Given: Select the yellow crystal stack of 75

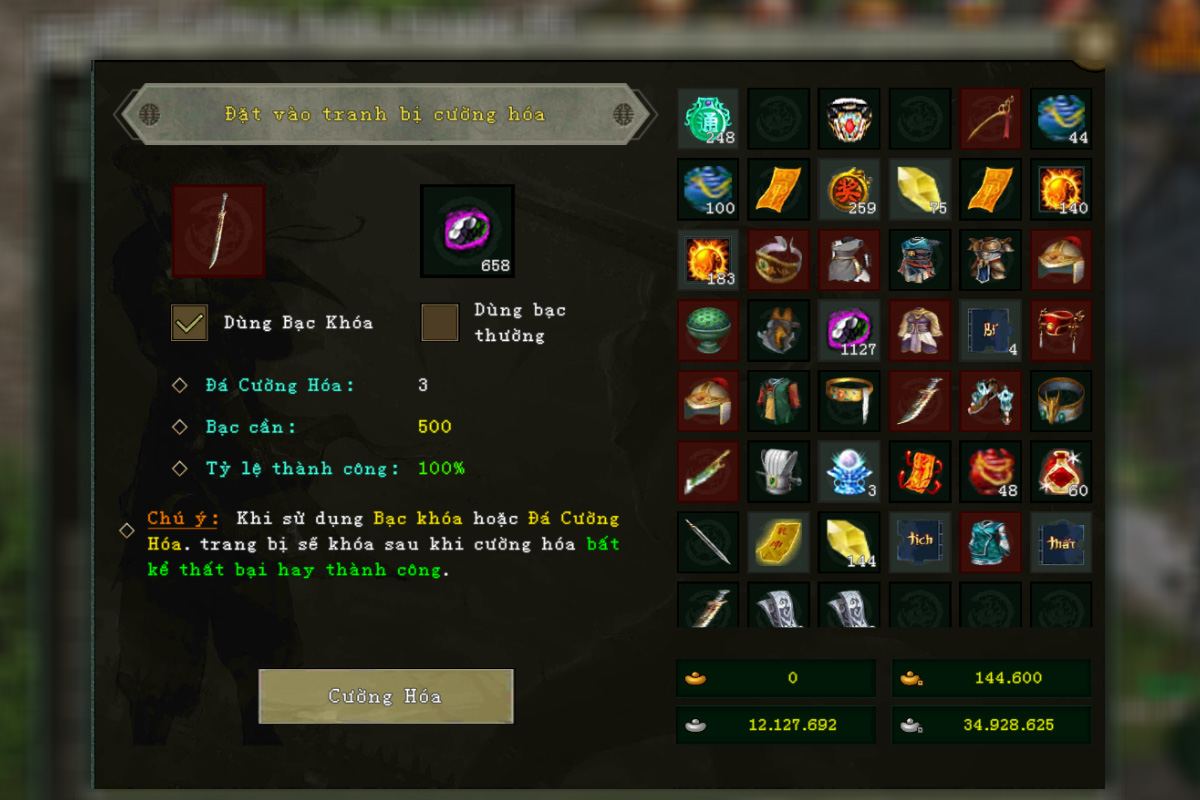Looking at the screenshot, I should click(920, 189).
